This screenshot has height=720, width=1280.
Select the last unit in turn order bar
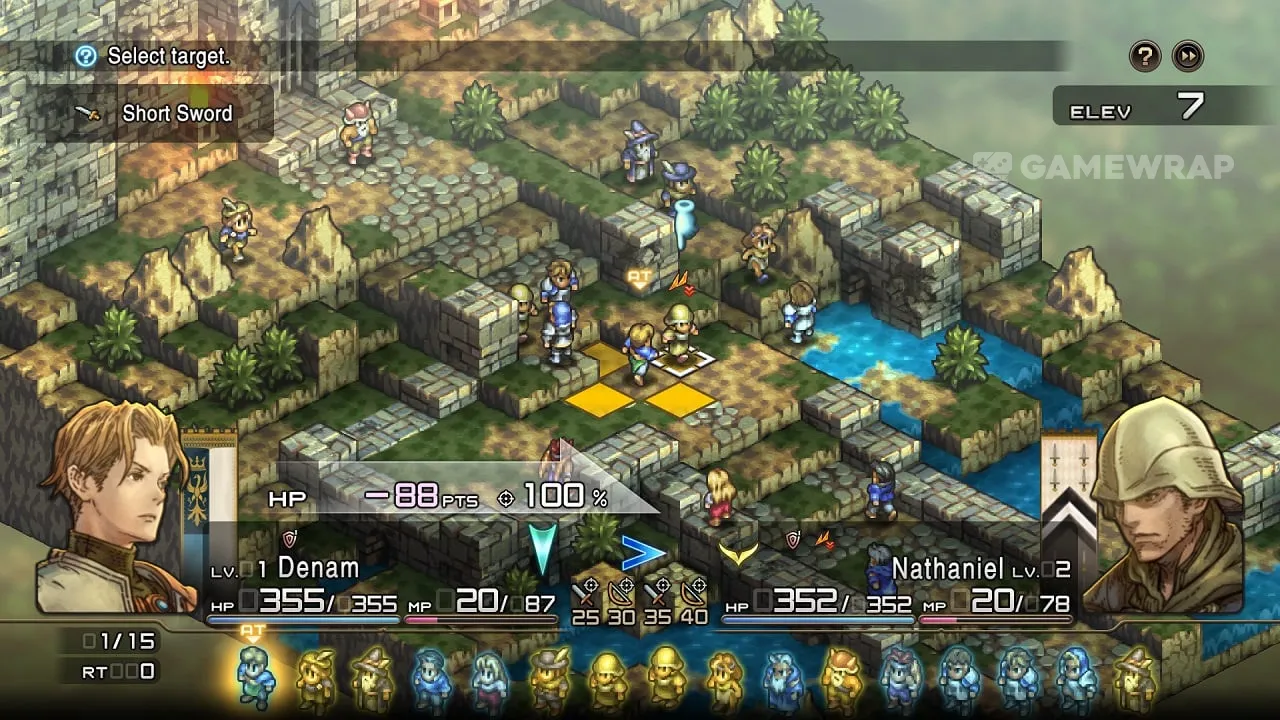click(x=1135, y=678)
